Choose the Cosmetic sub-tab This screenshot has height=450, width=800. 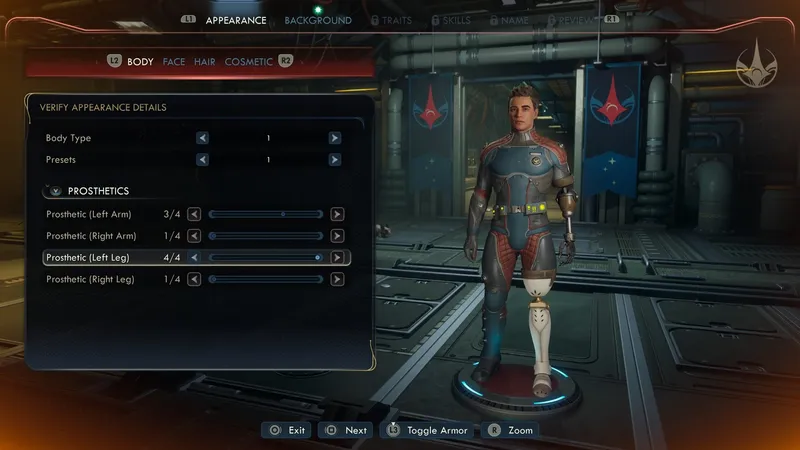(x=248, y=62)
